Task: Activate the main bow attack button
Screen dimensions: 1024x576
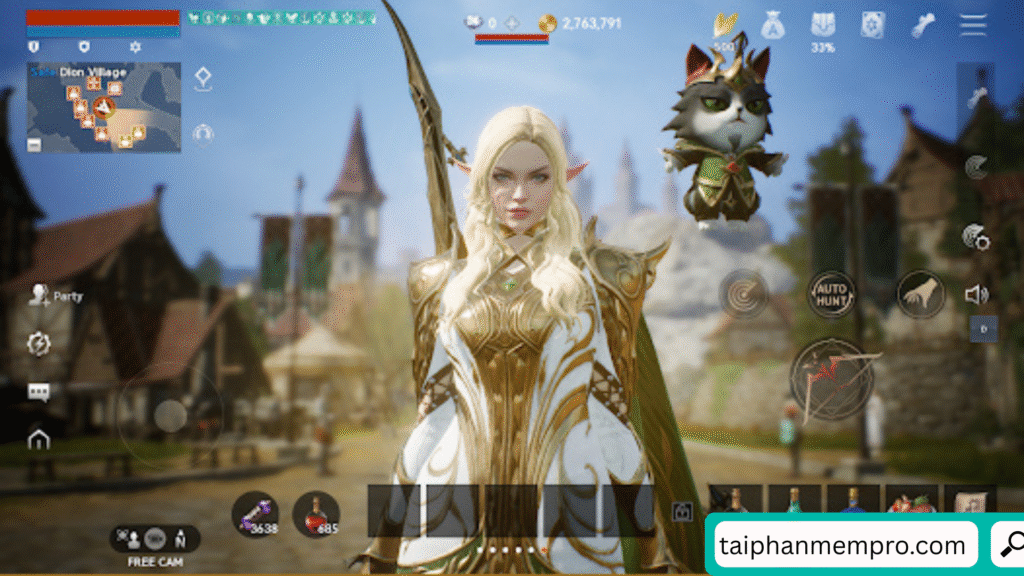Action: (x=832, y=379)
